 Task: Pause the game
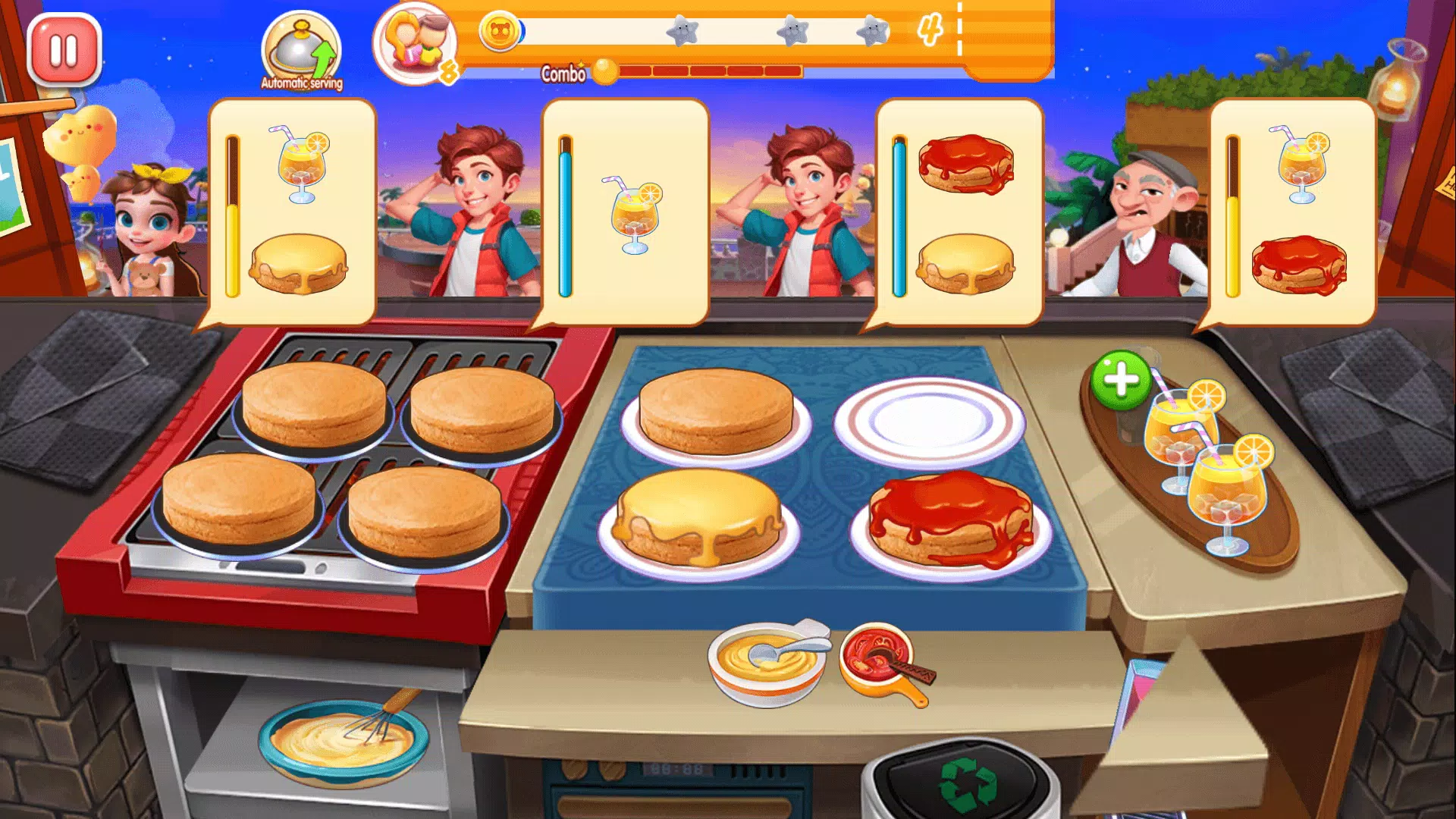tap(63, 49)
